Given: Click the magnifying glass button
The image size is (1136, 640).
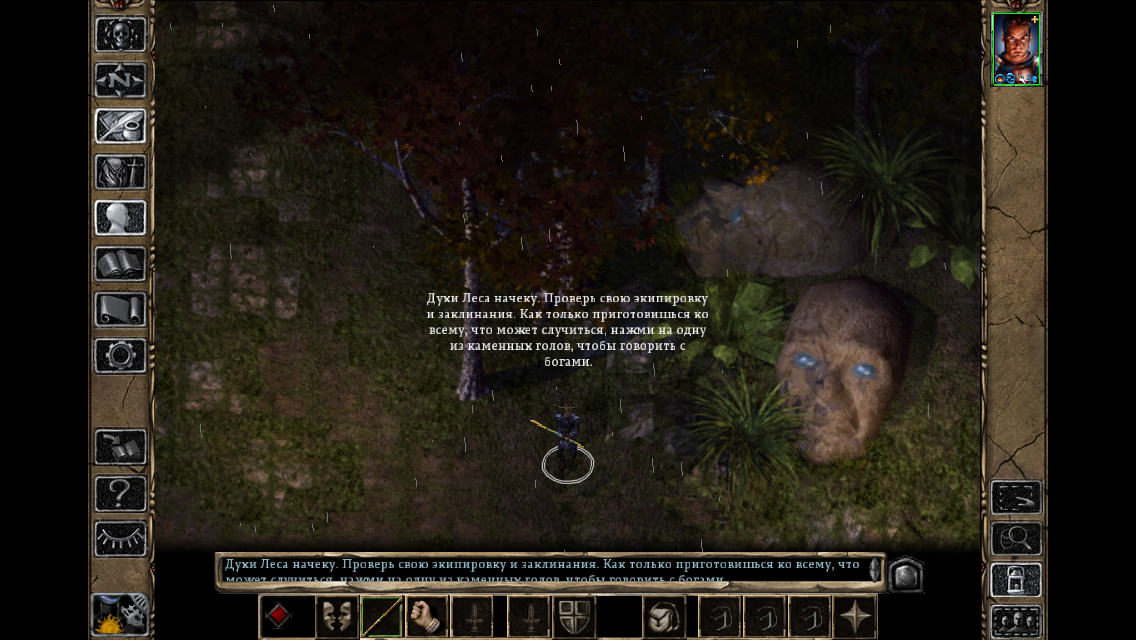Looking at the screenshot, I should [1016, 539].
